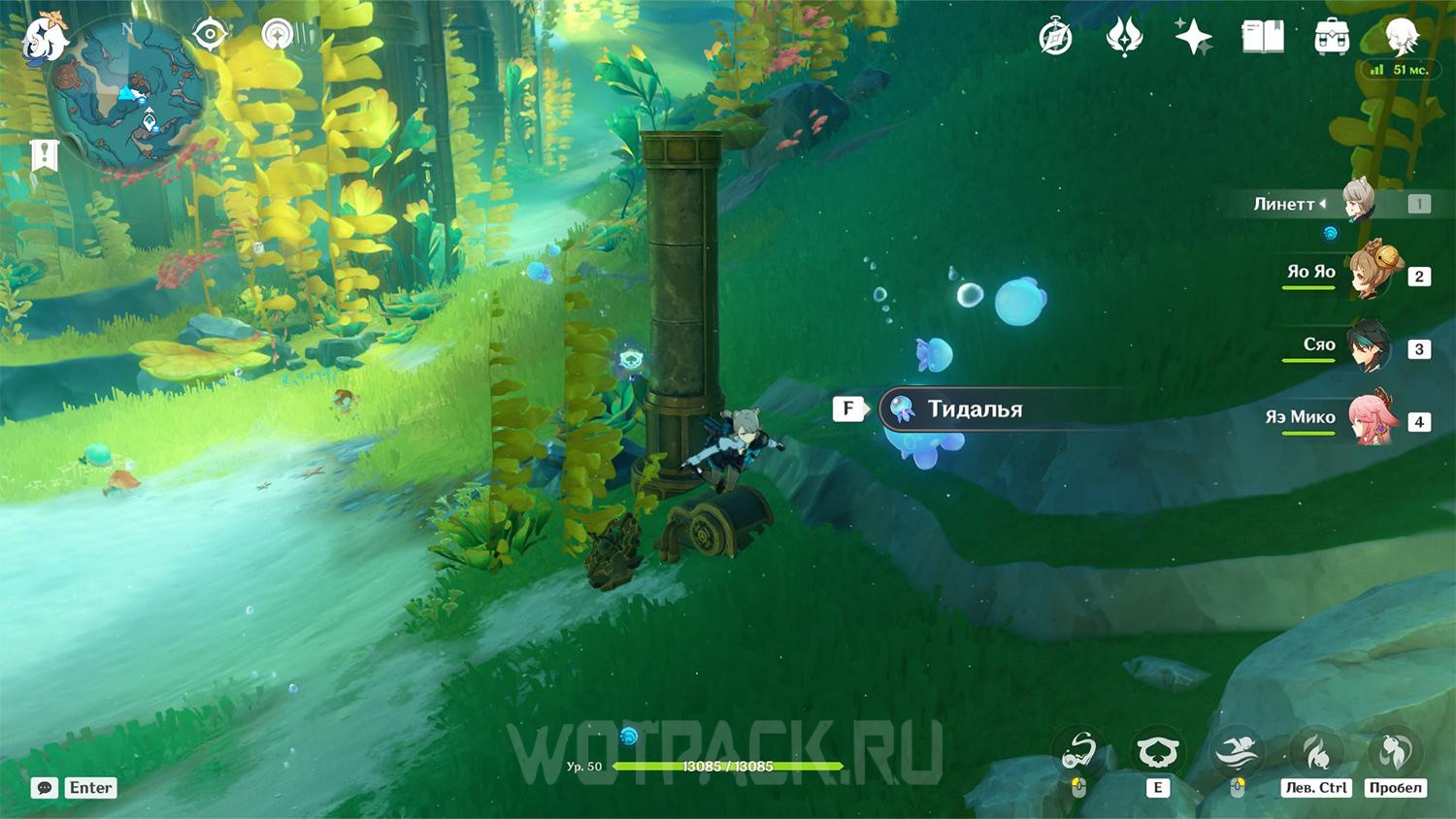Open the quest marker with exclamation mark
Screen dimensions: 1456x819
45,155
